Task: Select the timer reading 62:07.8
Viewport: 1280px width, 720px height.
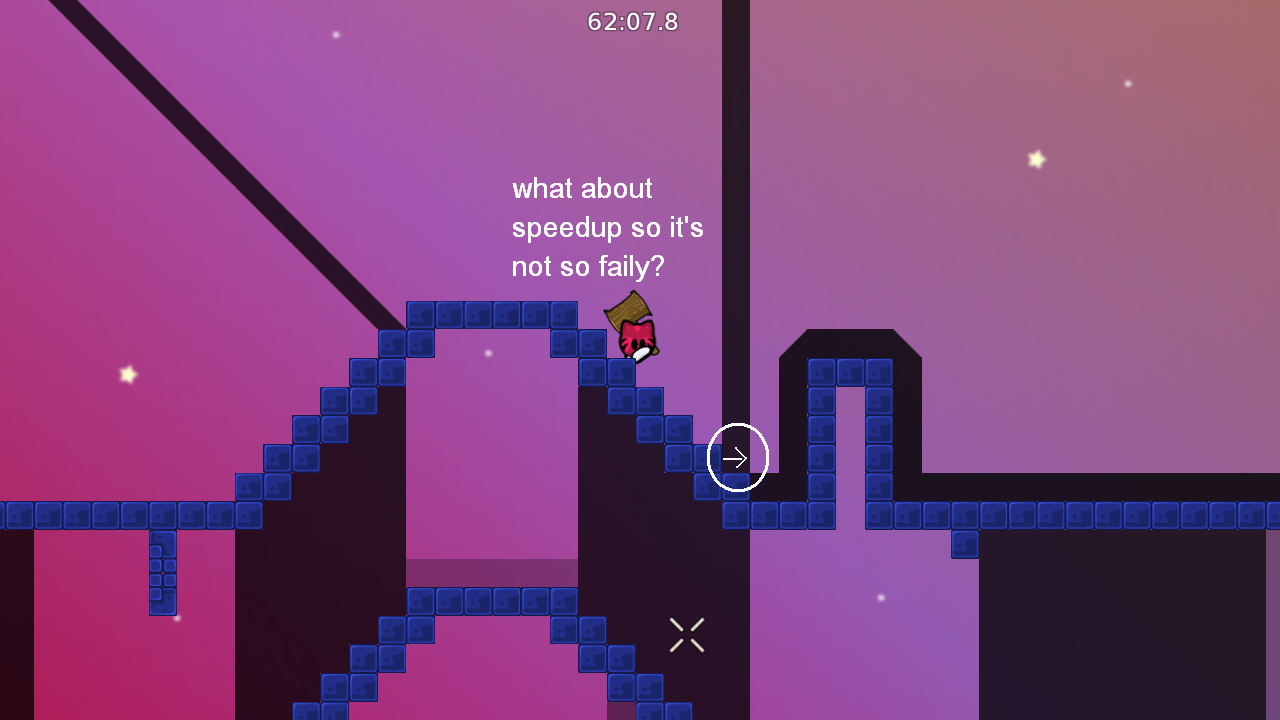Action: point(632,22)
